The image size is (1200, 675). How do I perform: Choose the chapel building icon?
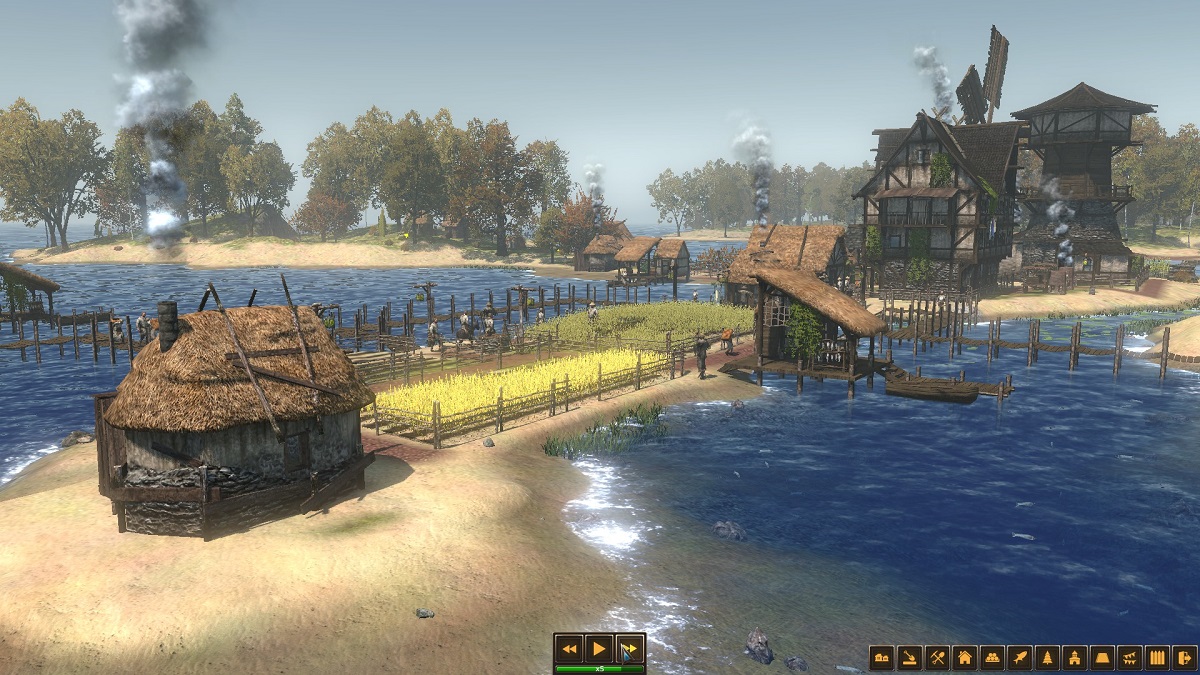coord(1074,657)
